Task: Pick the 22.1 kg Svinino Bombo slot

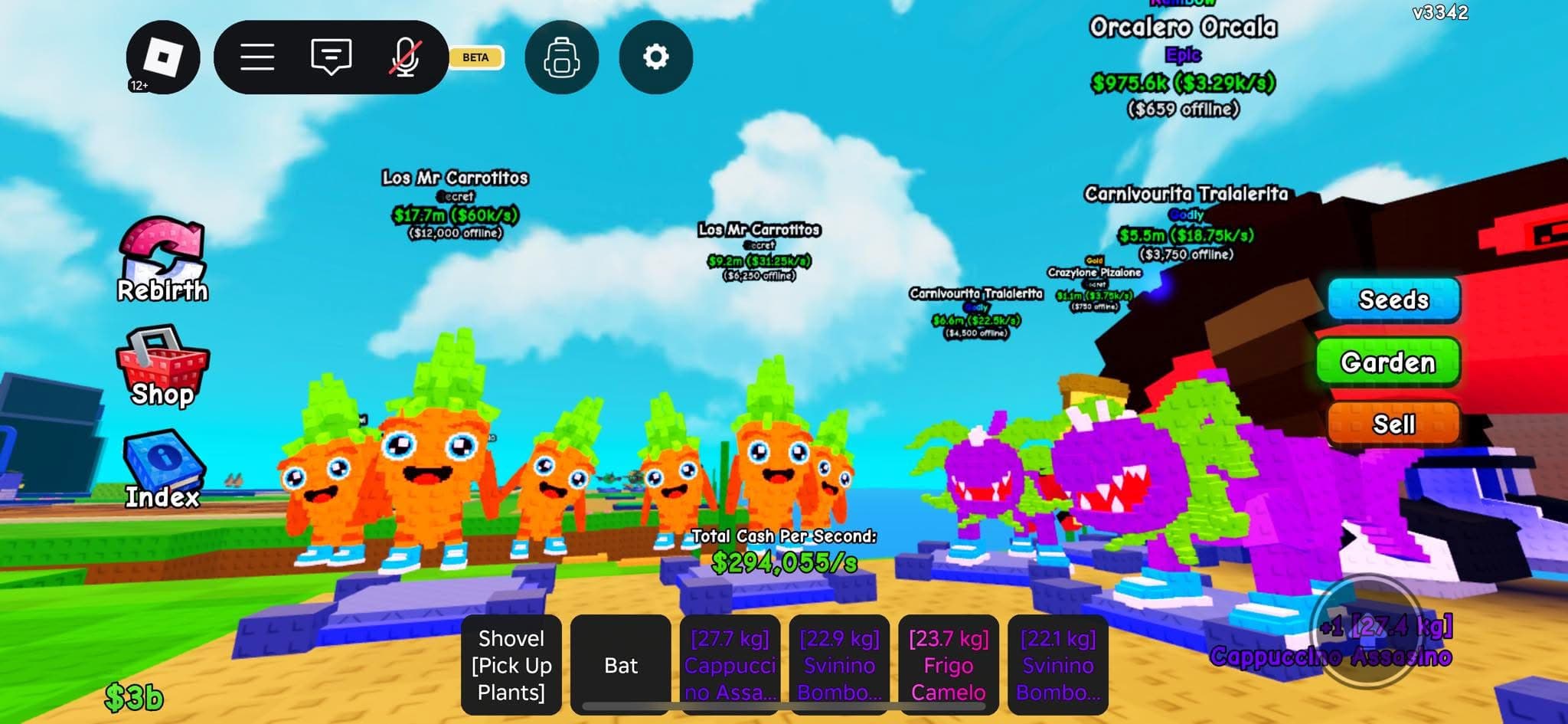Action: (x=1058, y=664)
